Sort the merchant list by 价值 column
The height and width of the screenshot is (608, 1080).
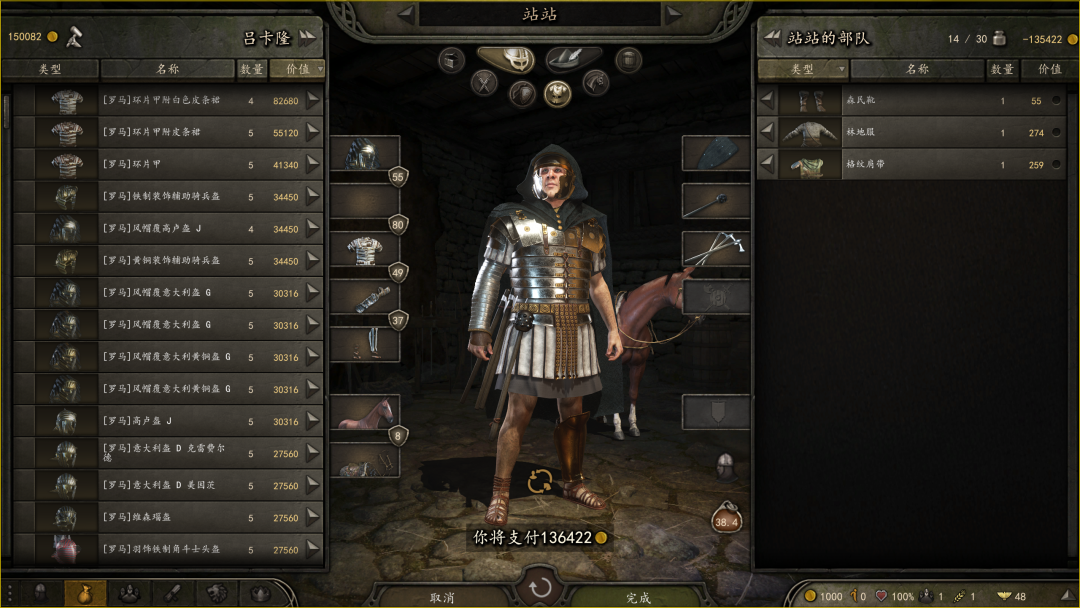pos(297,69)
